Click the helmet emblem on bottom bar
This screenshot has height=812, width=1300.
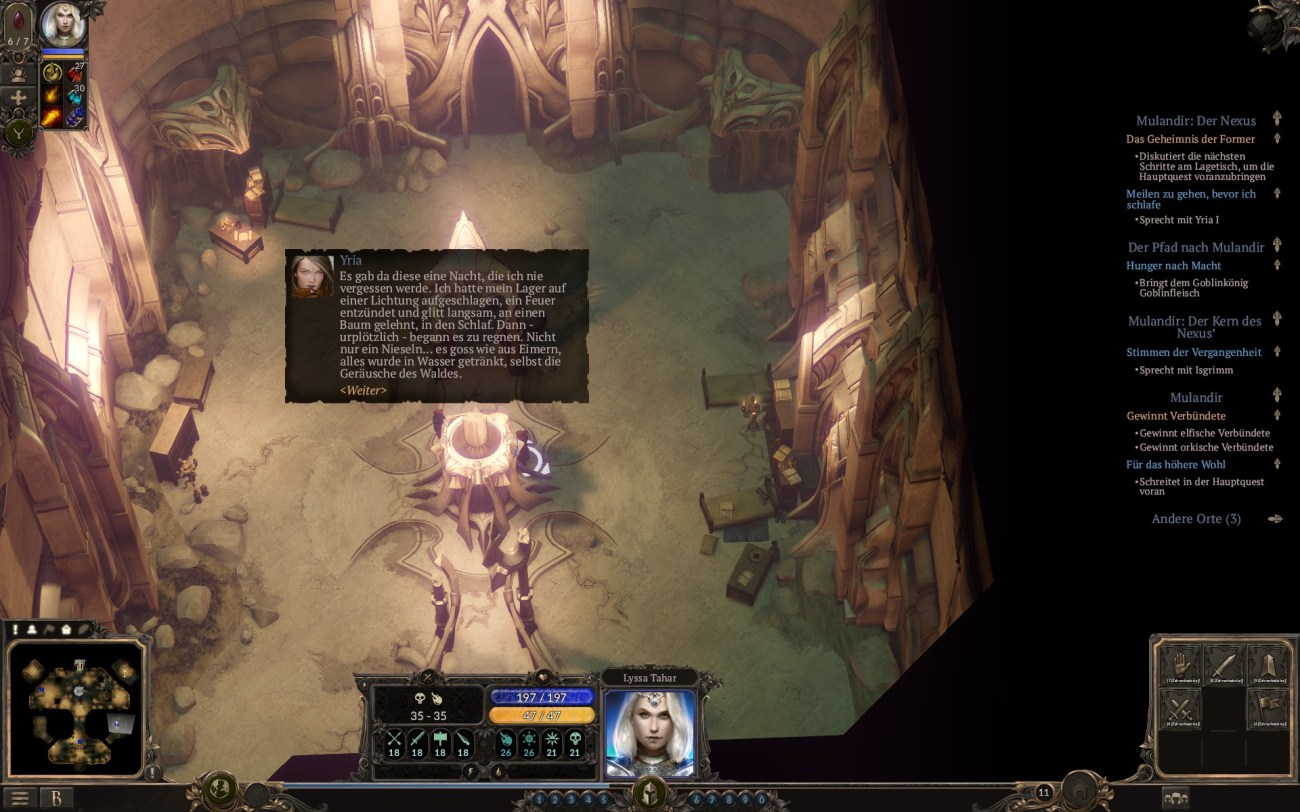(649, 794)
